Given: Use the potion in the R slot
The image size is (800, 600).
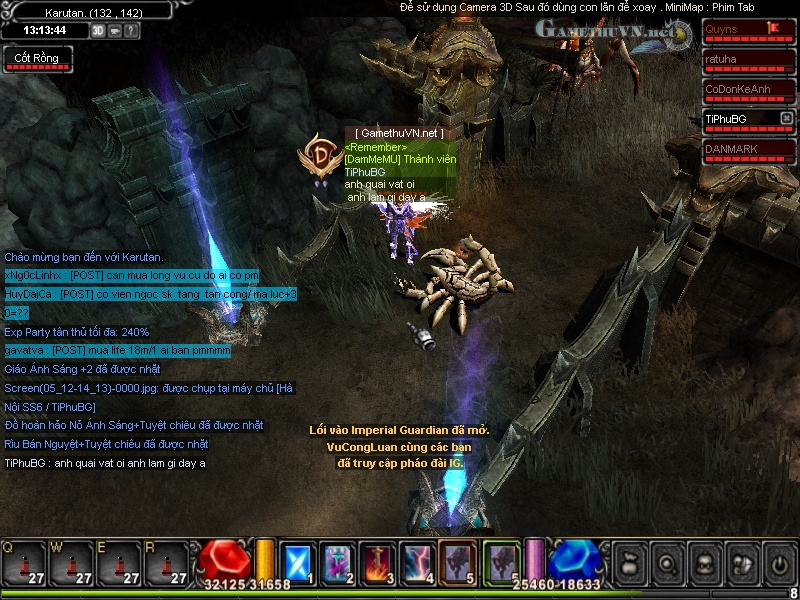Looking at the screenshot, I should point(168,563).
